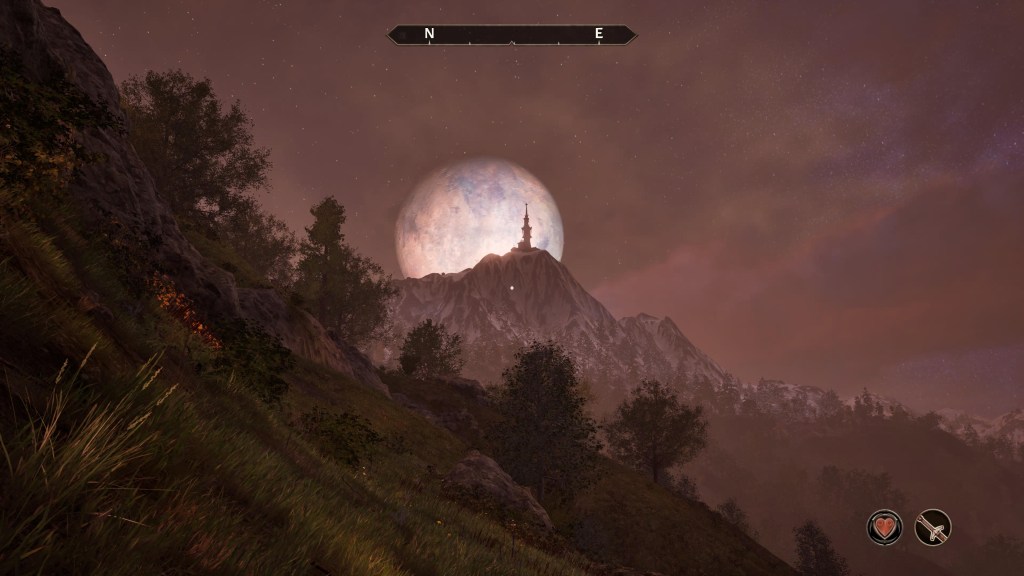Select the sword weapon icon

pos(932,527)
